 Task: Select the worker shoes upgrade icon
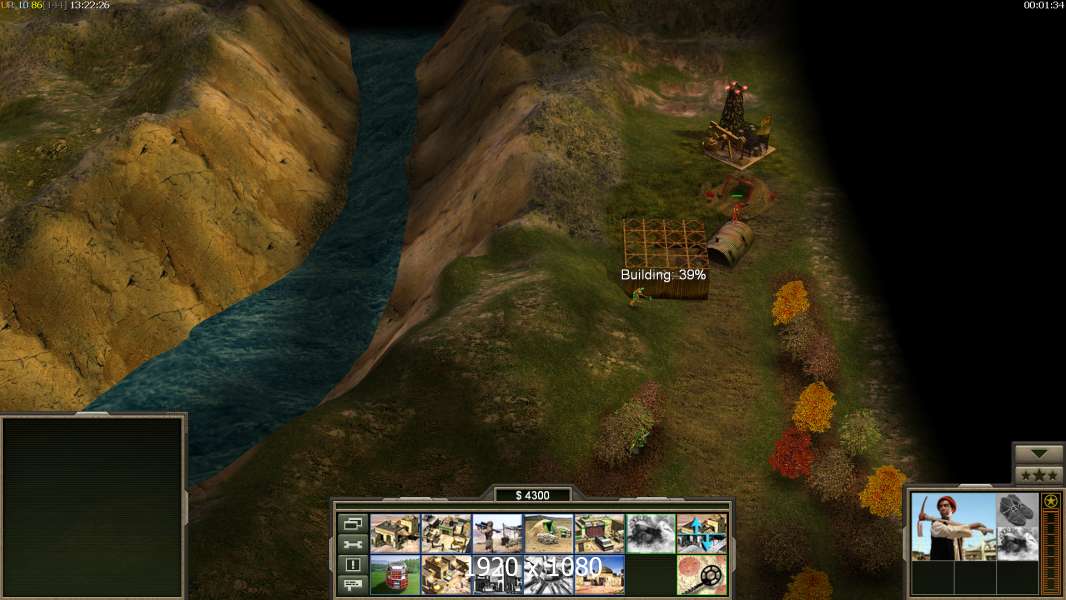1017,509
